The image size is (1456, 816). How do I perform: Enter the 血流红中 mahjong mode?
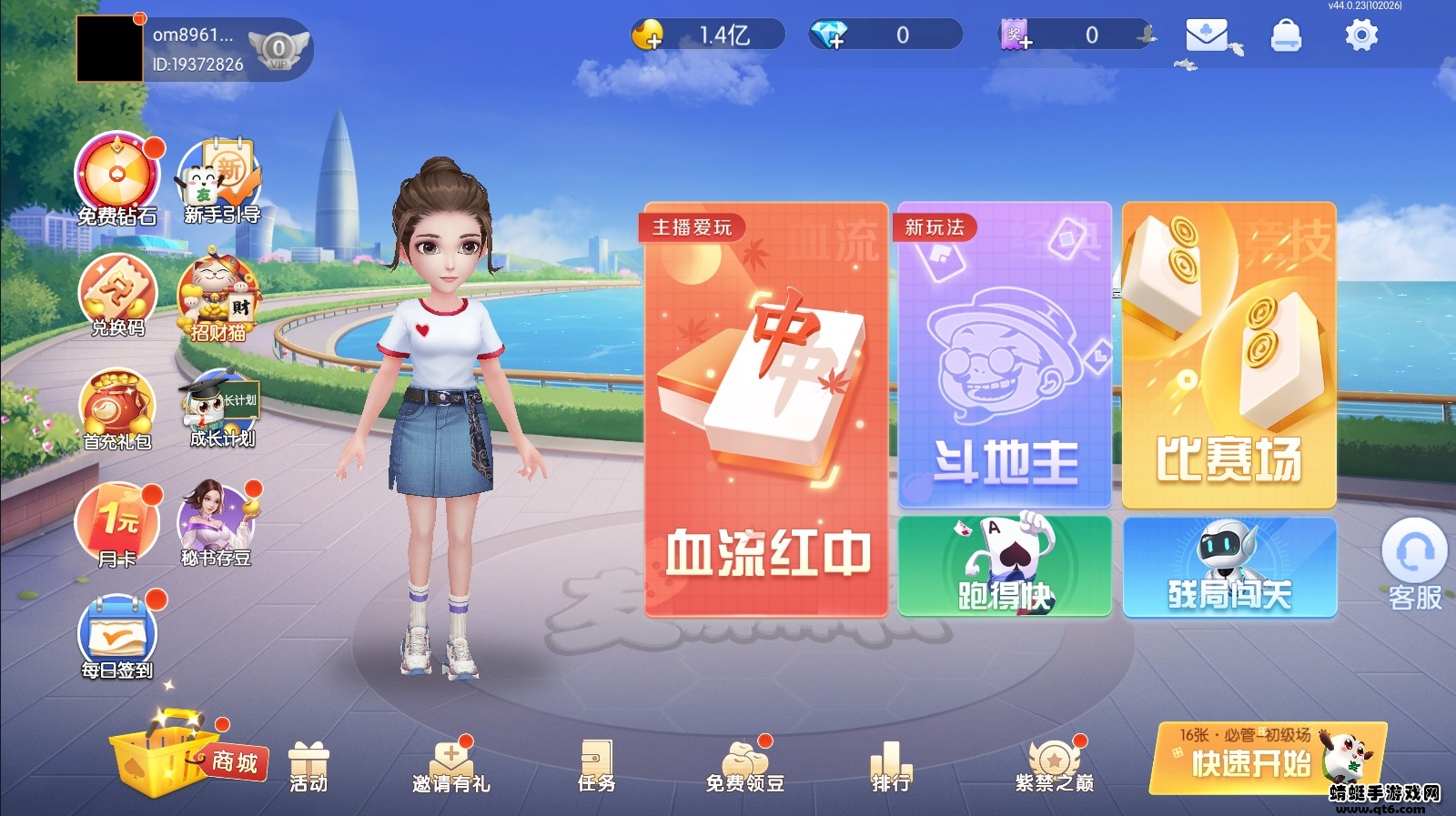[x=764, y=409]
